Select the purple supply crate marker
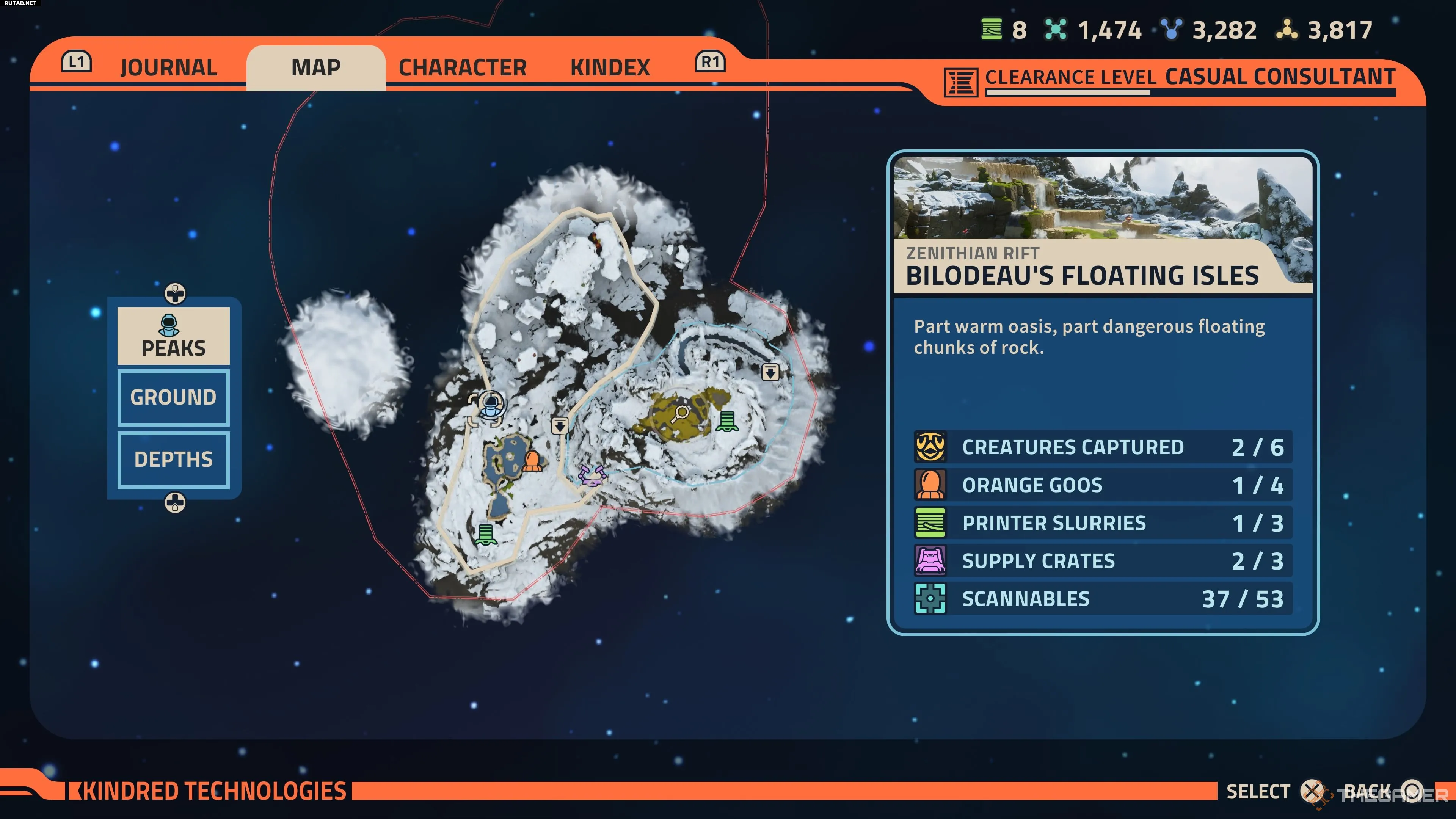 tap(591, 475)
